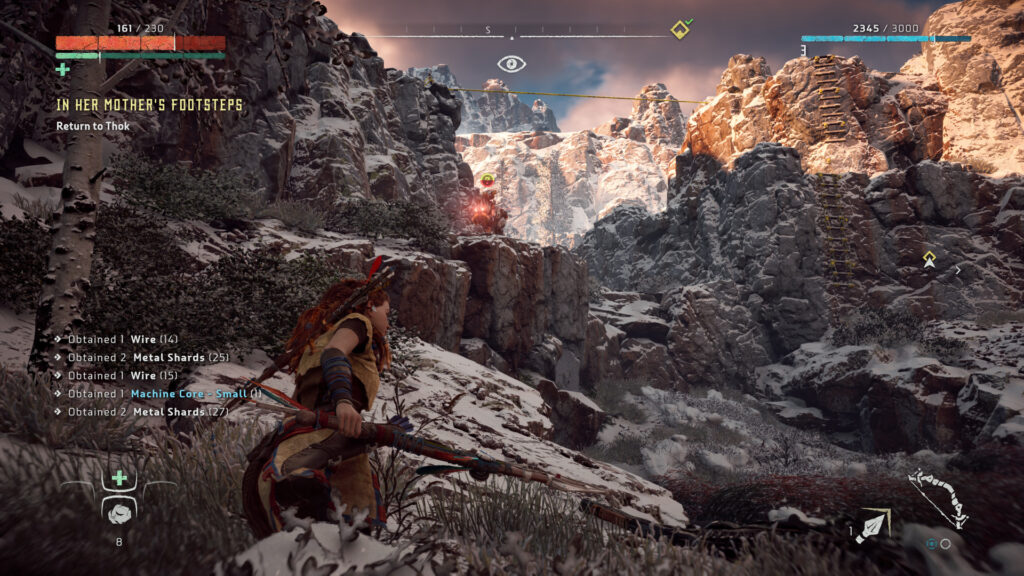Click the yellow quest marker on the compass
The width and height of the screenshot is (1024, 576).
pyautogui.click(x=682, y=28)
